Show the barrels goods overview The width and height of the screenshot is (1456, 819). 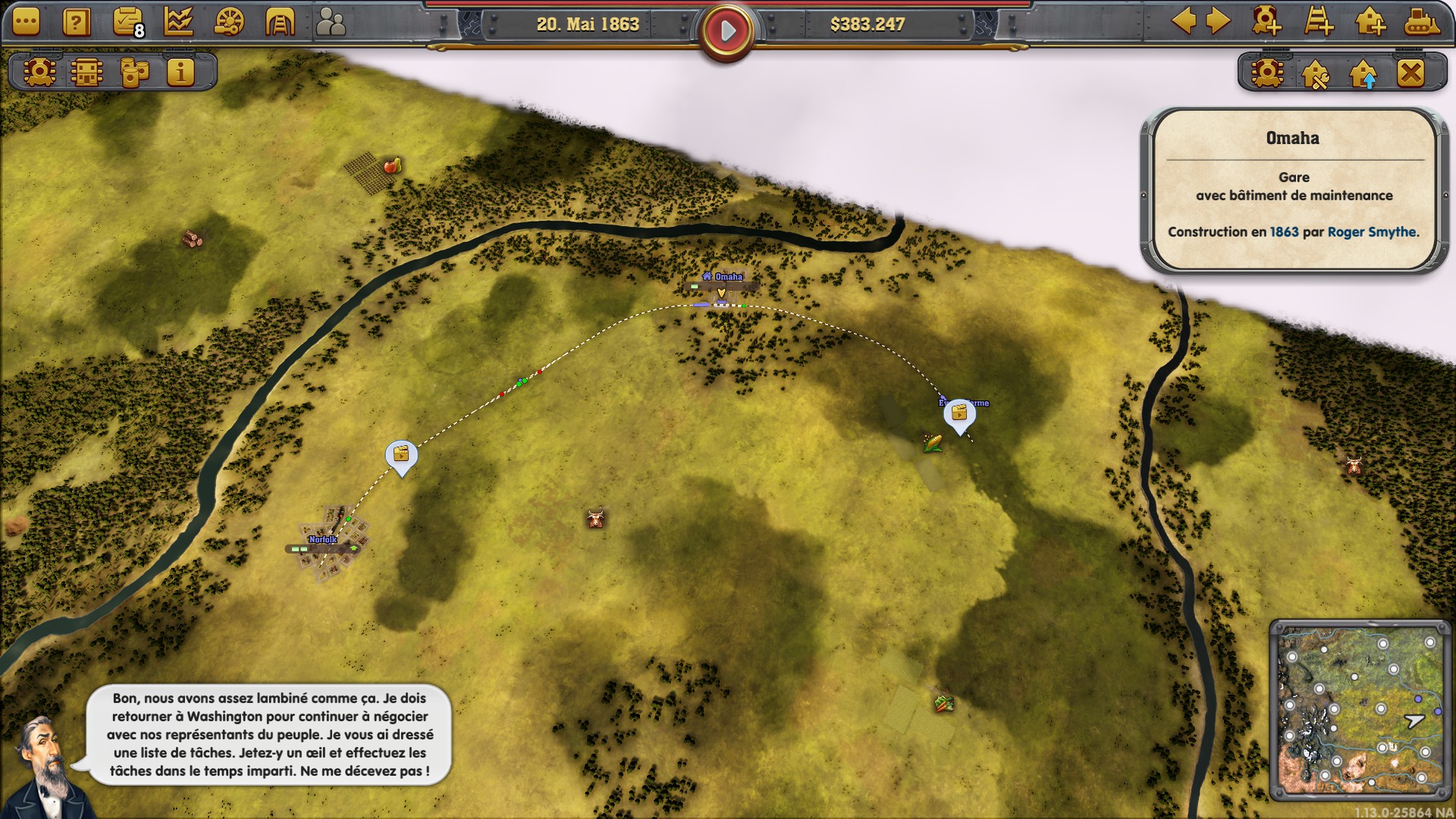(134, 72)
